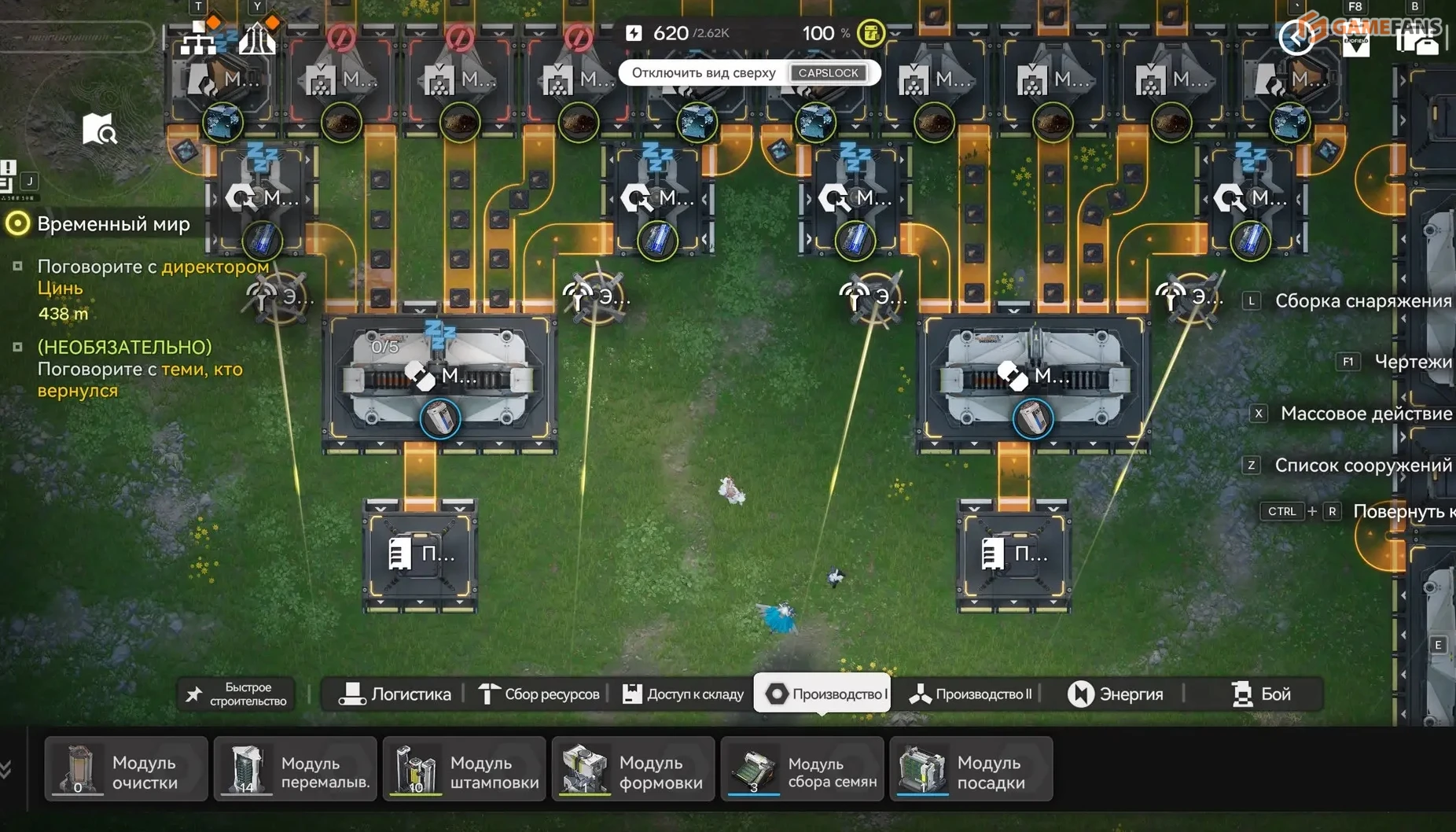1456x832 pixels.
Task: Activate Быстрое строительство button
Action: [237, 694]
